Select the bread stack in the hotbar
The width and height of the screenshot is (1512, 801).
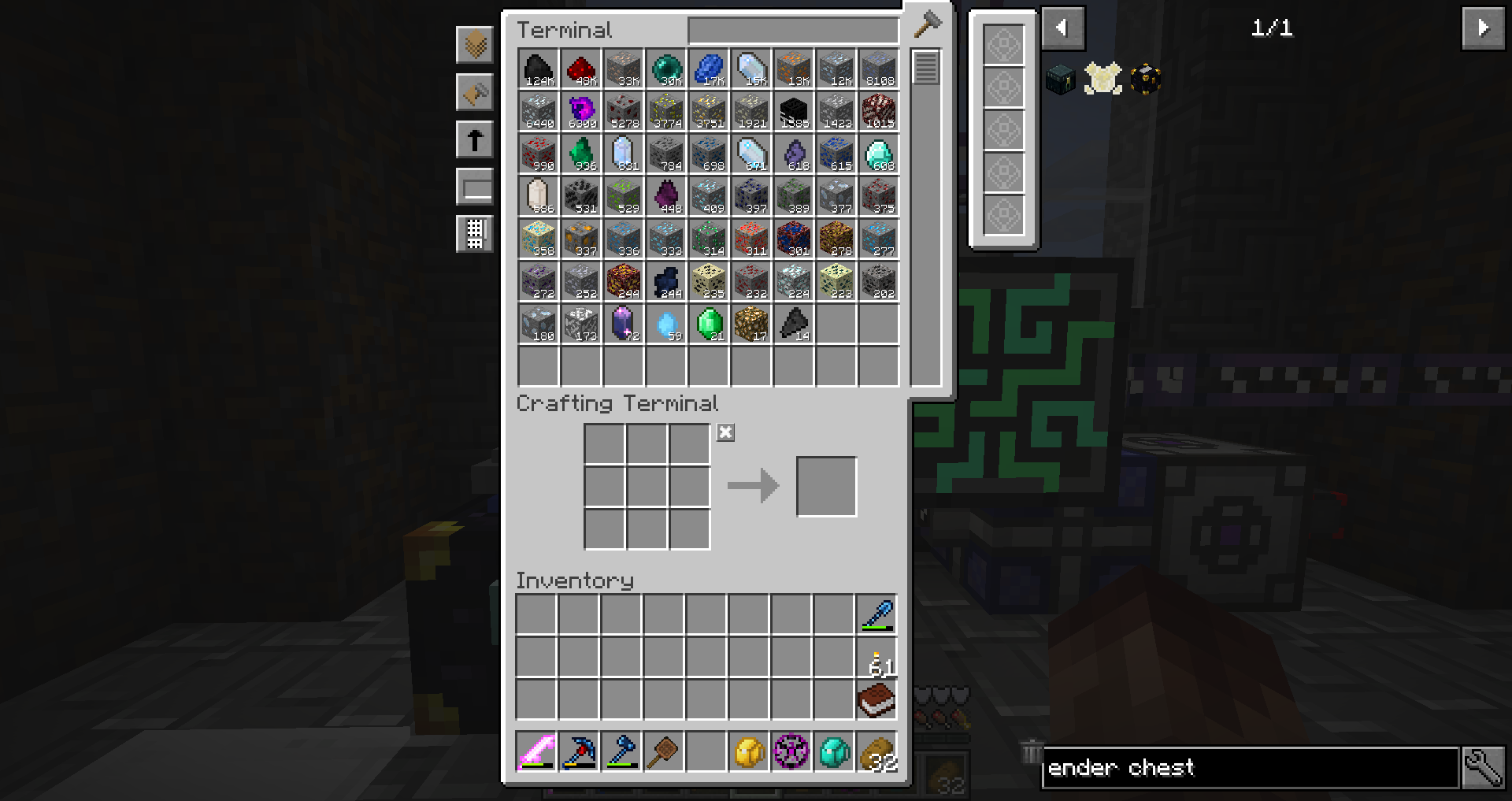point(876,751)
